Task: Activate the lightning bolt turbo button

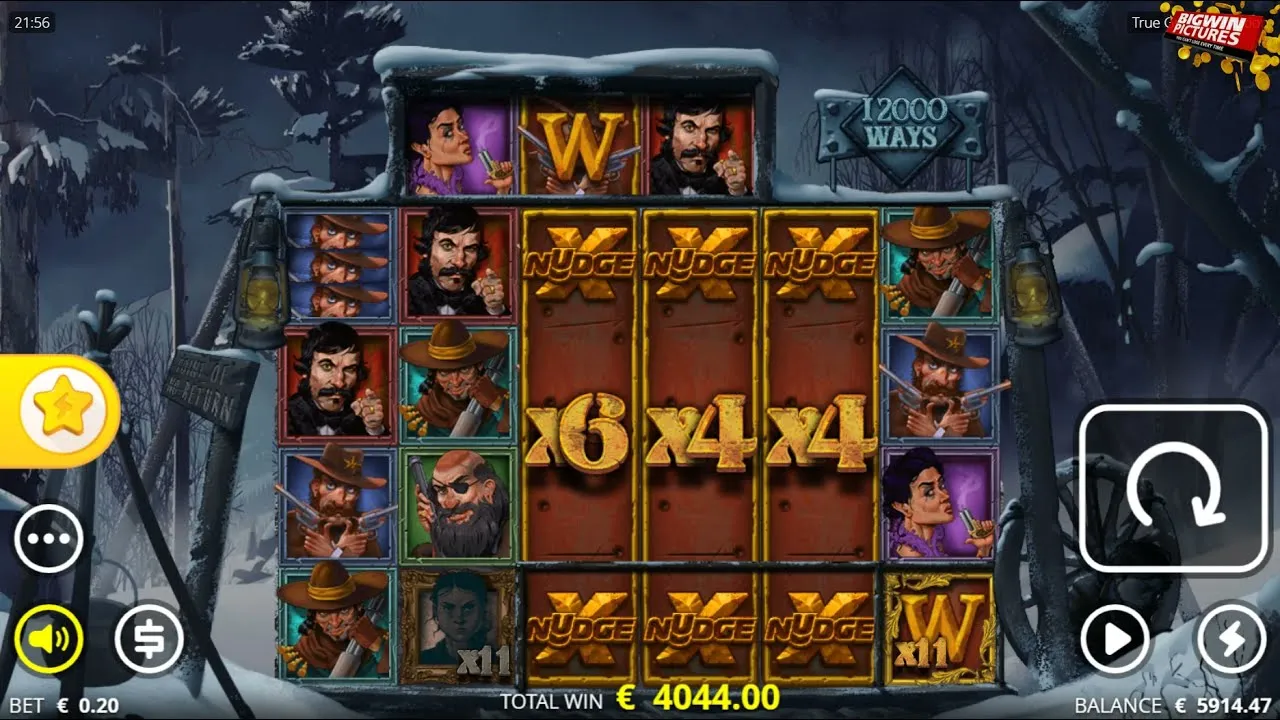Action: (1231, 638)
